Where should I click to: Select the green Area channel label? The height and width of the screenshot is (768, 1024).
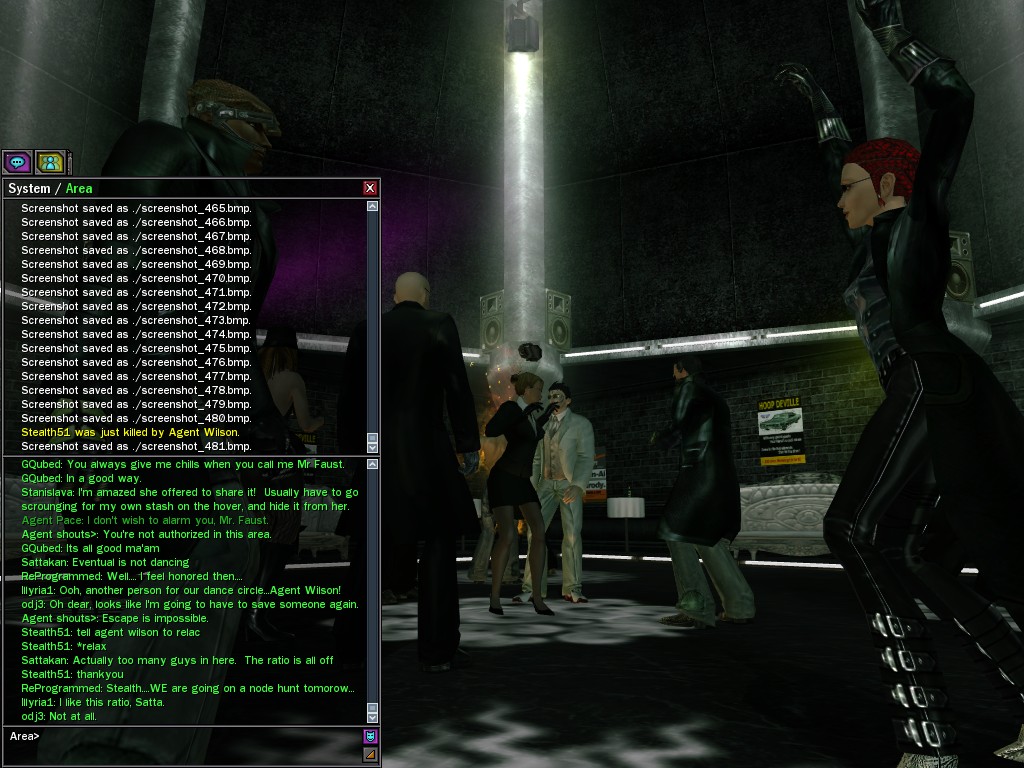[79, 188]
